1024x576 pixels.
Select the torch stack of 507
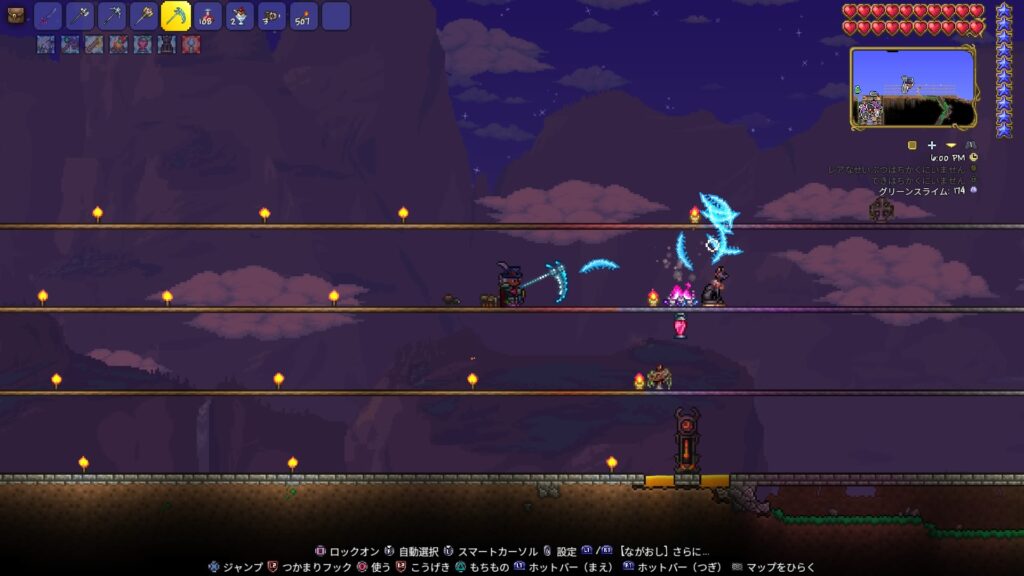tap(304, 16)
